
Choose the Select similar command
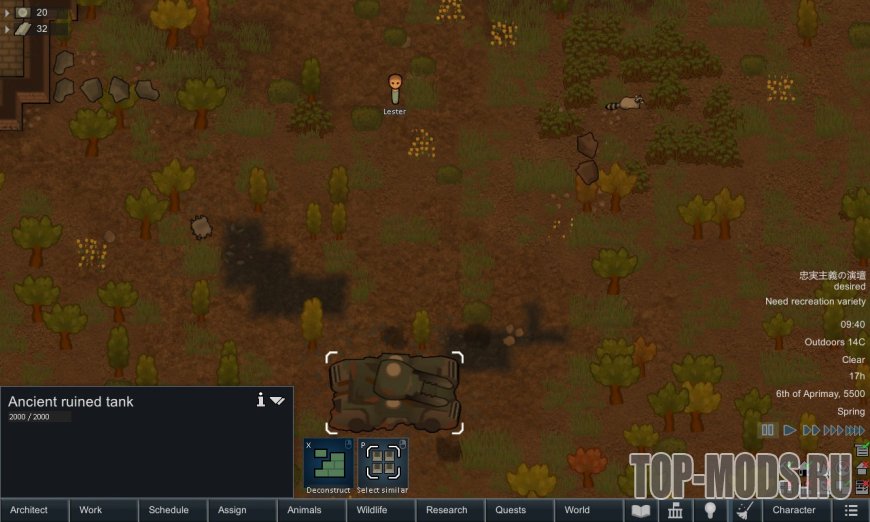coord(383,463)
